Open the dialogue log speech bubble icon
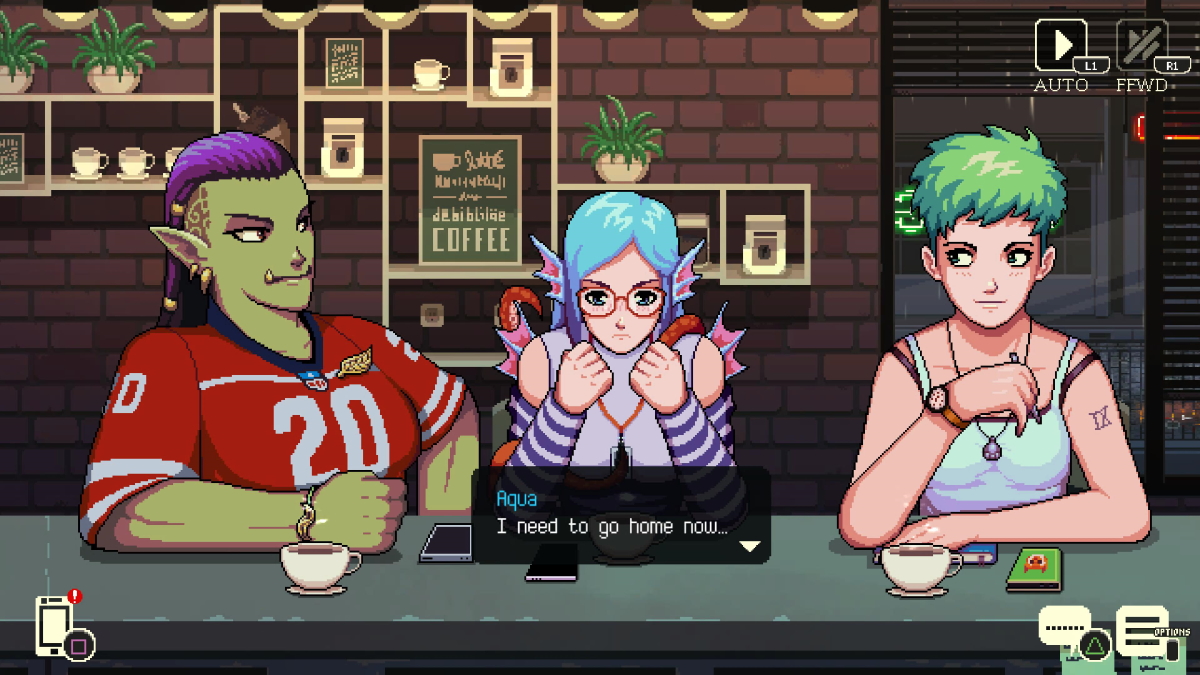The width and height of the screenshot is (1200, 675). coord(1064,627)
